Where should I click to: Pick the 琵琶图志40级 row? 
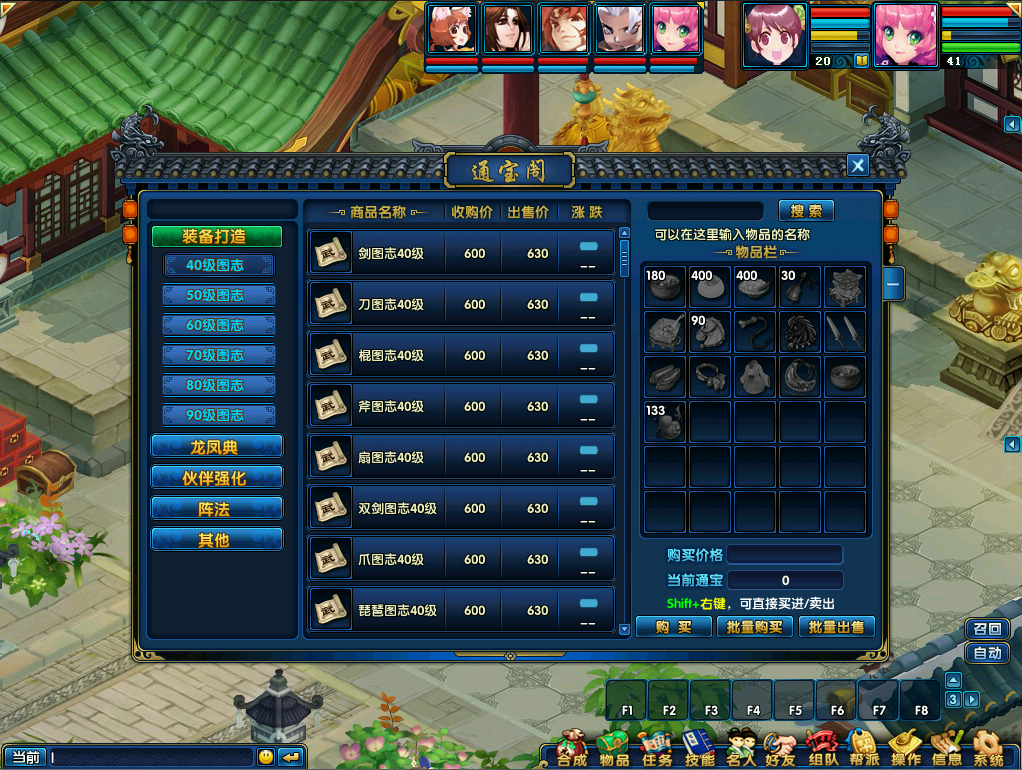pyautogui.click(x=460, y=610)
